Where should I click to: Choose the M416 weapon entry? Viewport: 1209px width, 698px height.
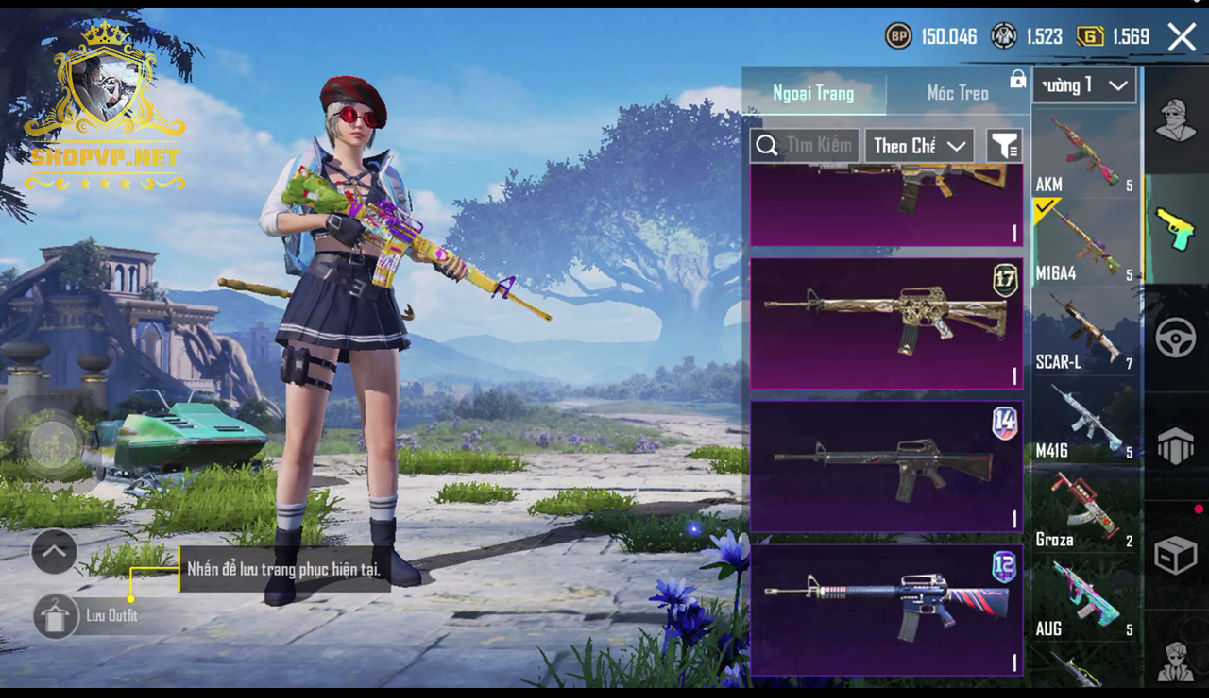pos(1085,421)
